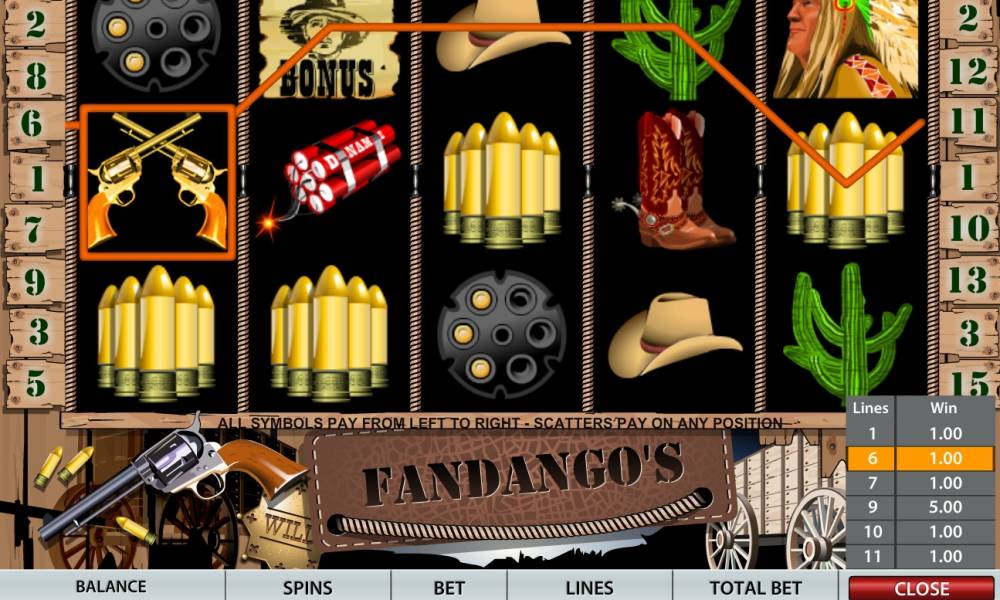The image size is (1000, 600).
Task: Pick line 7 row in win table
Action: (x=922, y=483)
